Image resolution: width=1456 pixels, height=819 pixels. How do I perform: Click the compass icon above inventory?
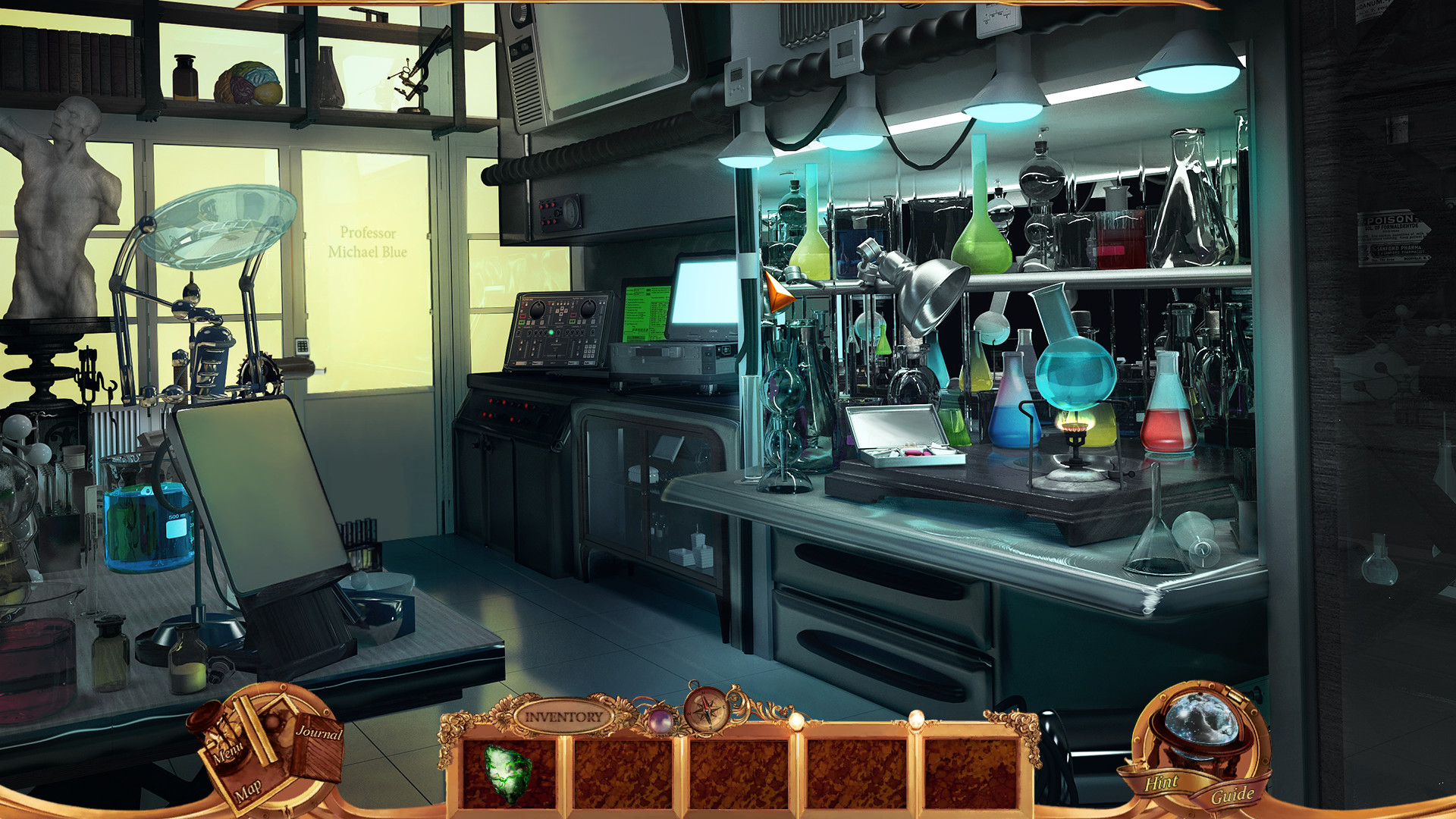pos(707,711)
